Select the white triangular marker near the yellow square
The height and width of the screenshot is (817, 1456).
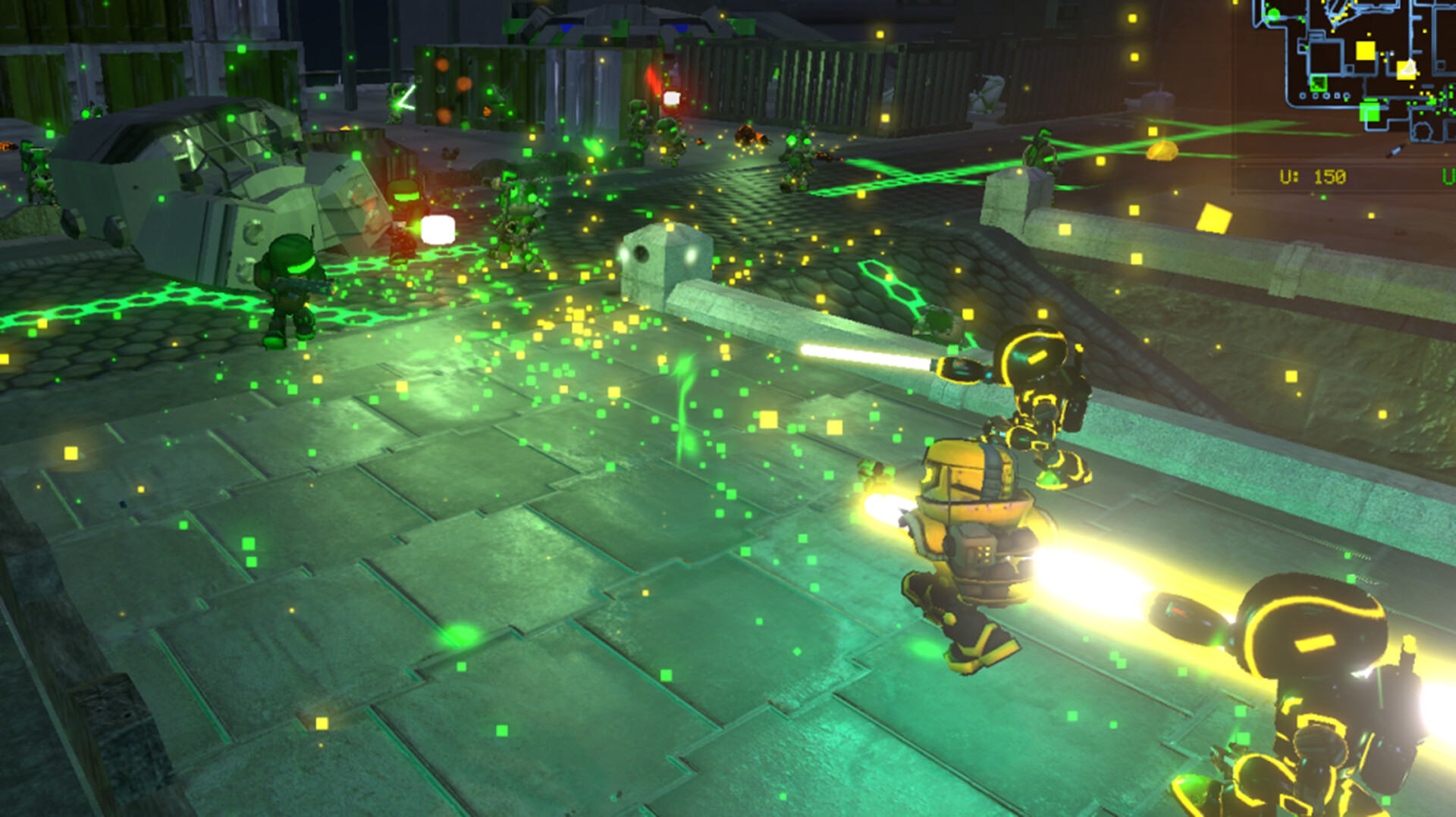[x=1409, y=68]
